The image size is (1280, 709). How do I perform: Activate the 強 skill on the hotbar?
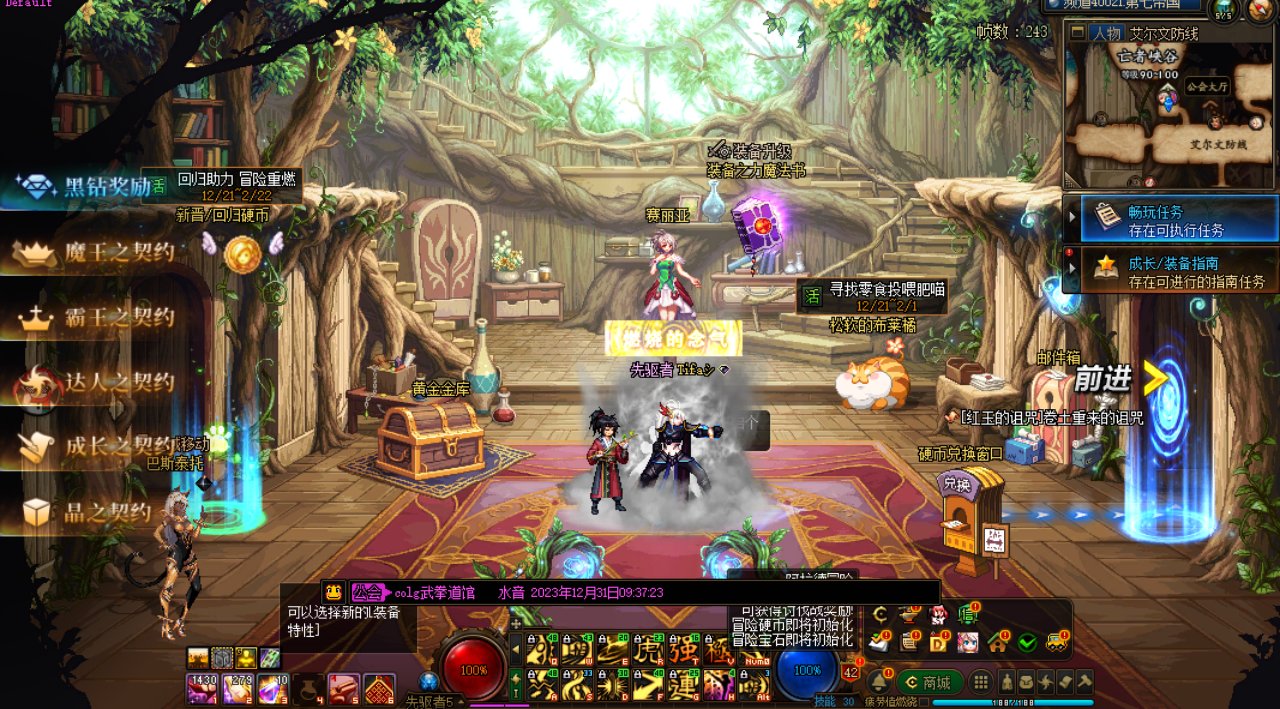pos(684,650)
